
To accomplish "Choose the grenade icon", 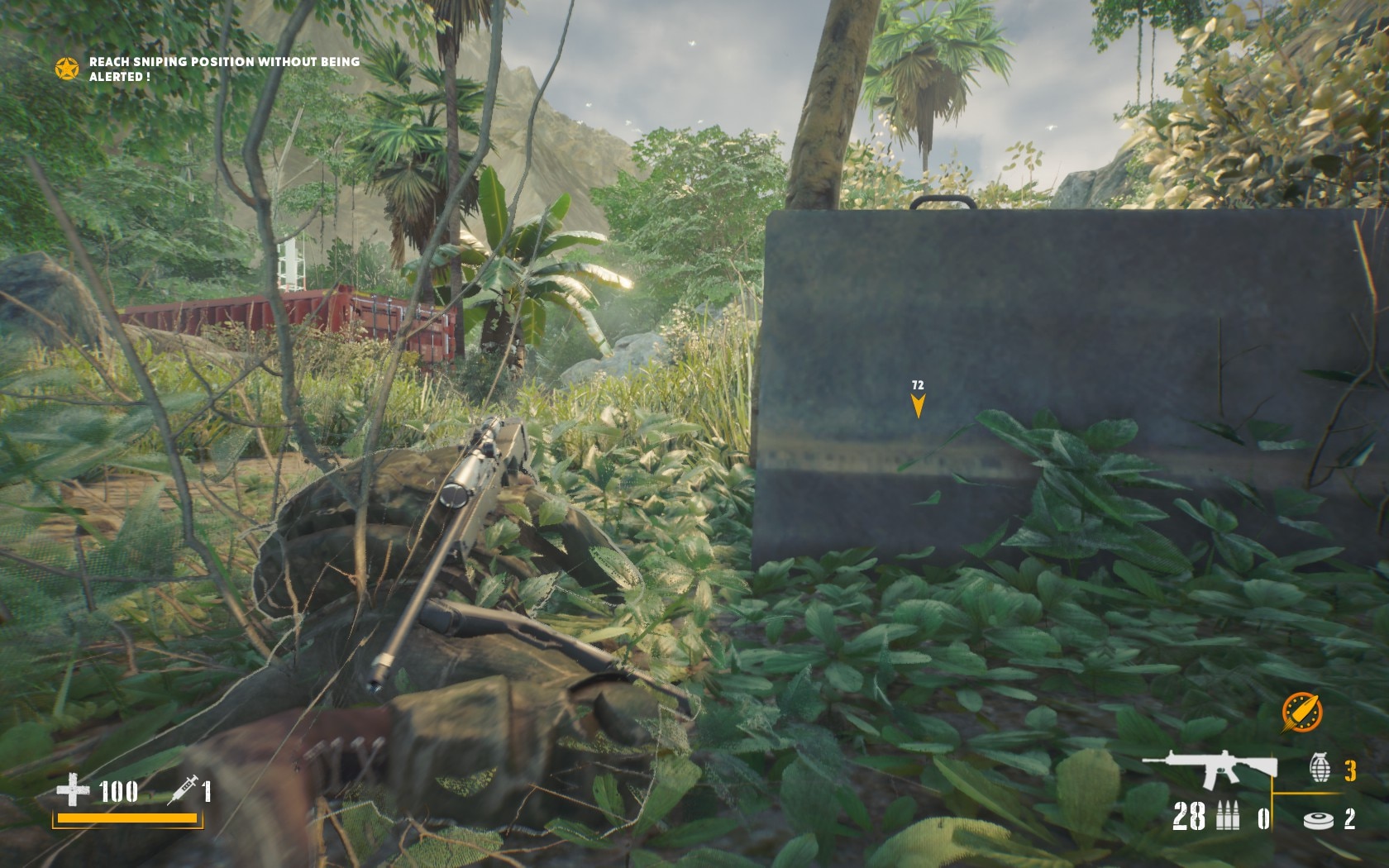I will 1320,769.
